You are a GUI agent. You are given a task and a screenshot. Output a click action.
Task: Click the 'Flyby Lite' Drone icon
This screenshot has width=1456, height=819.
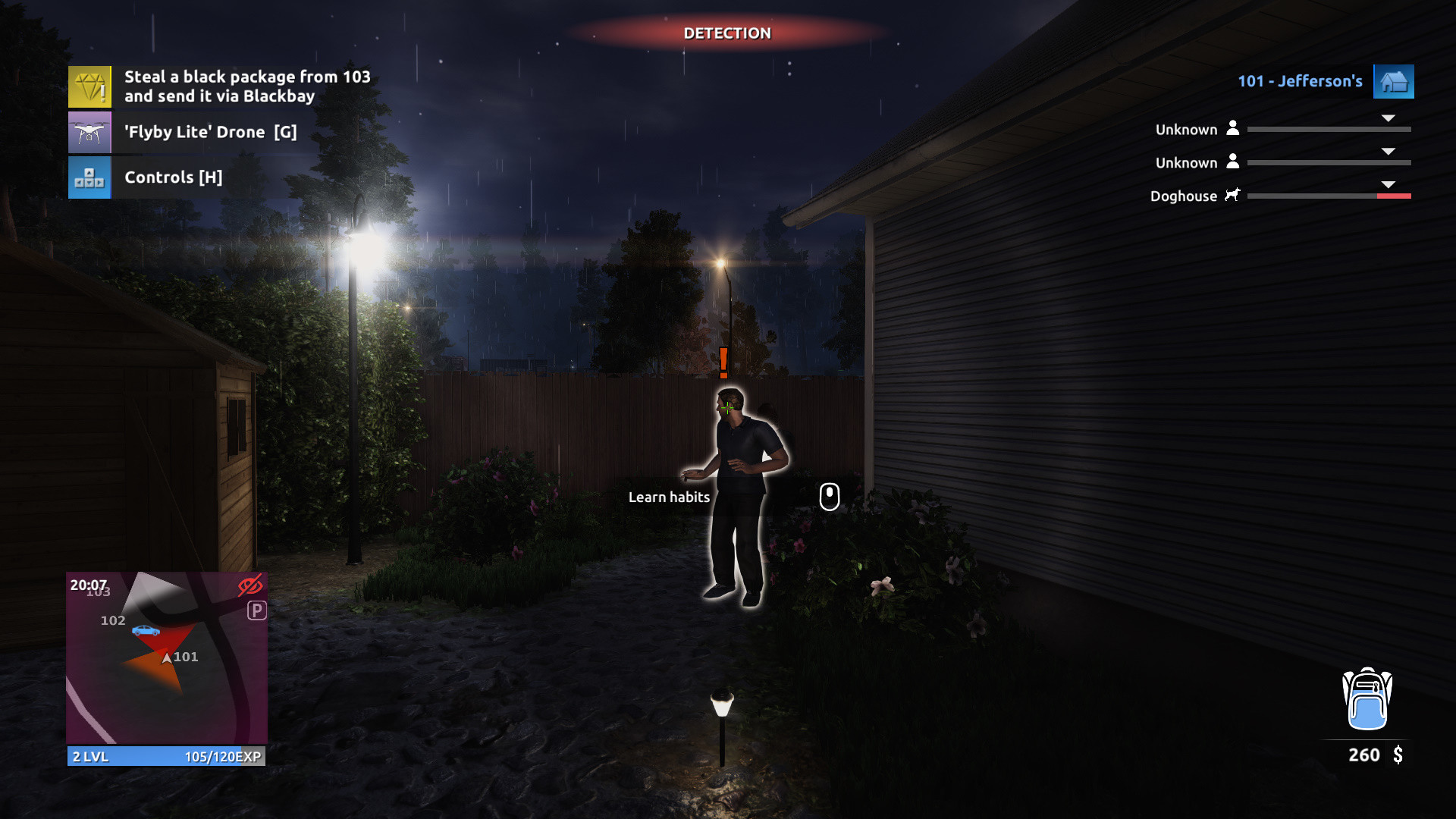[x=89, y=132]
